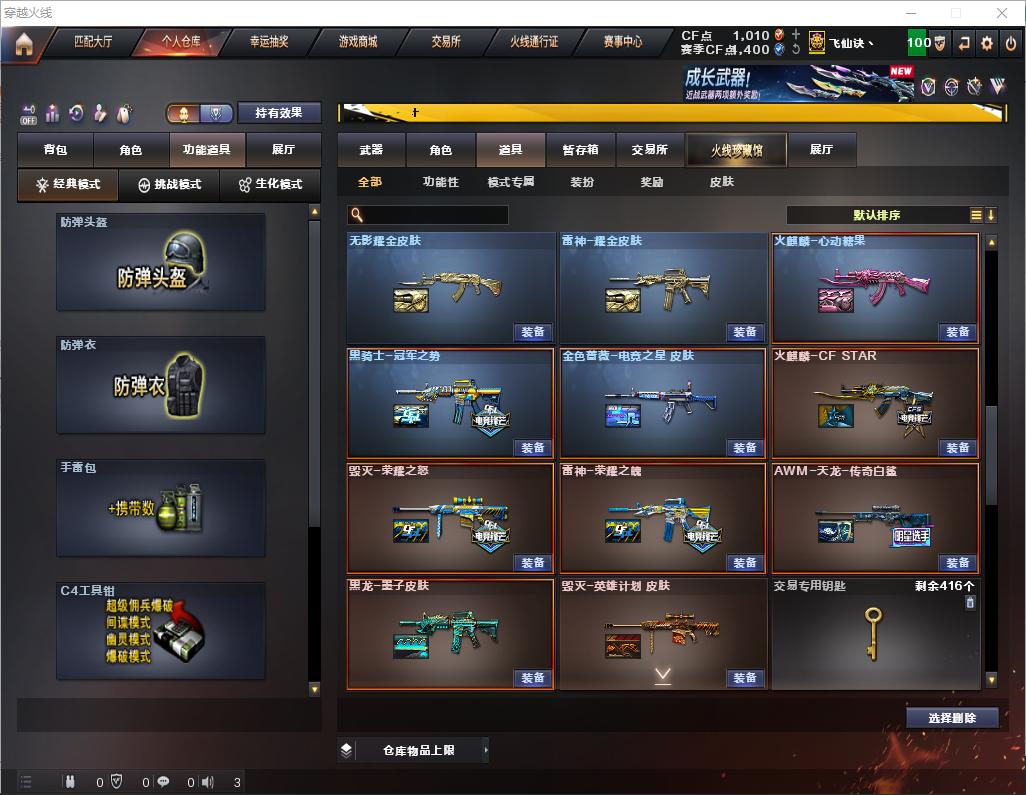The width and height of the screenshot is (1026, 795).
Task: Open the 游戏商城 game store
Action: (x=357, y=42)
